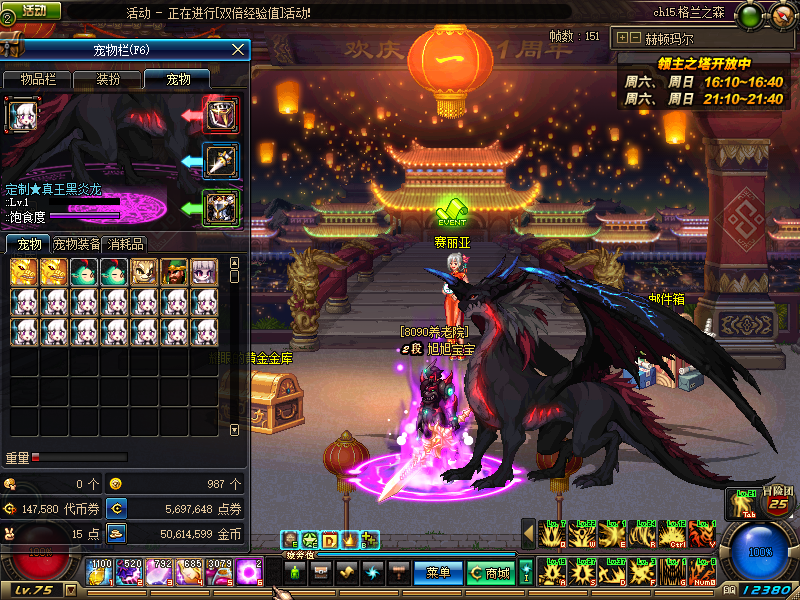Screen dimensions: 800x600
Task: Select the equipped pet portrait slot
Action: (x=23, y=116)
